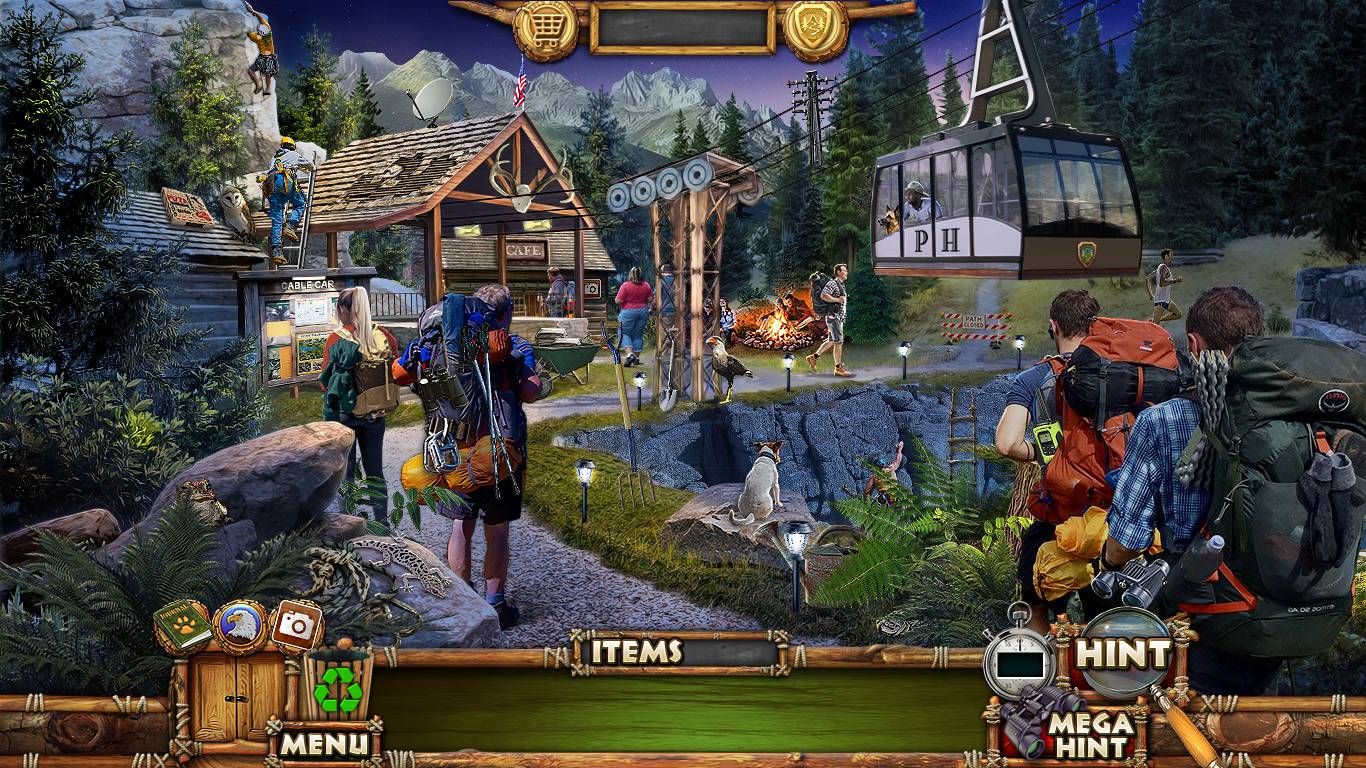
Task: Click the green recycle bin
Action: [x=337, y=688]
